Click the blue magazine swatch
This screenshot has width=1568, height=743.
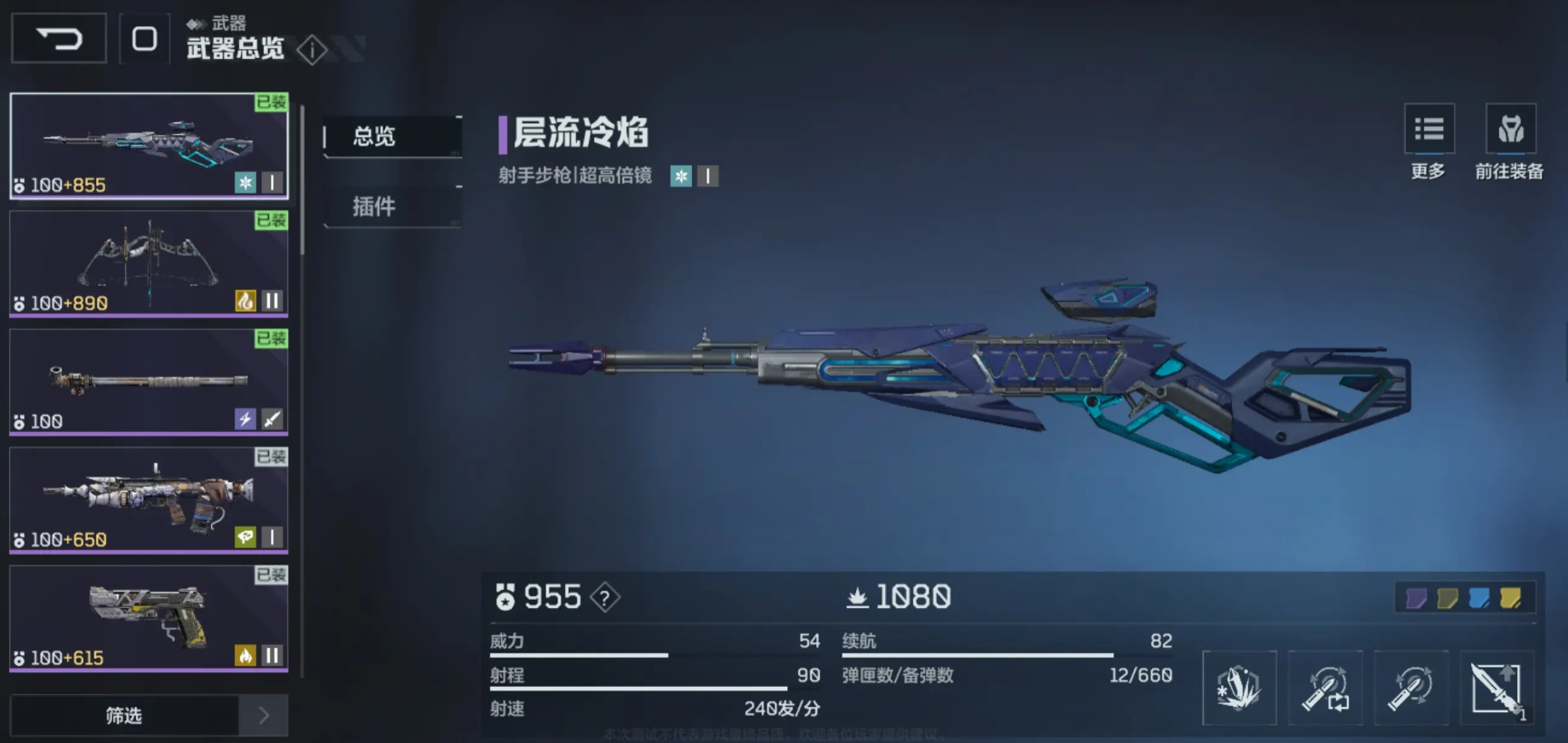[x=1478, y=599]
